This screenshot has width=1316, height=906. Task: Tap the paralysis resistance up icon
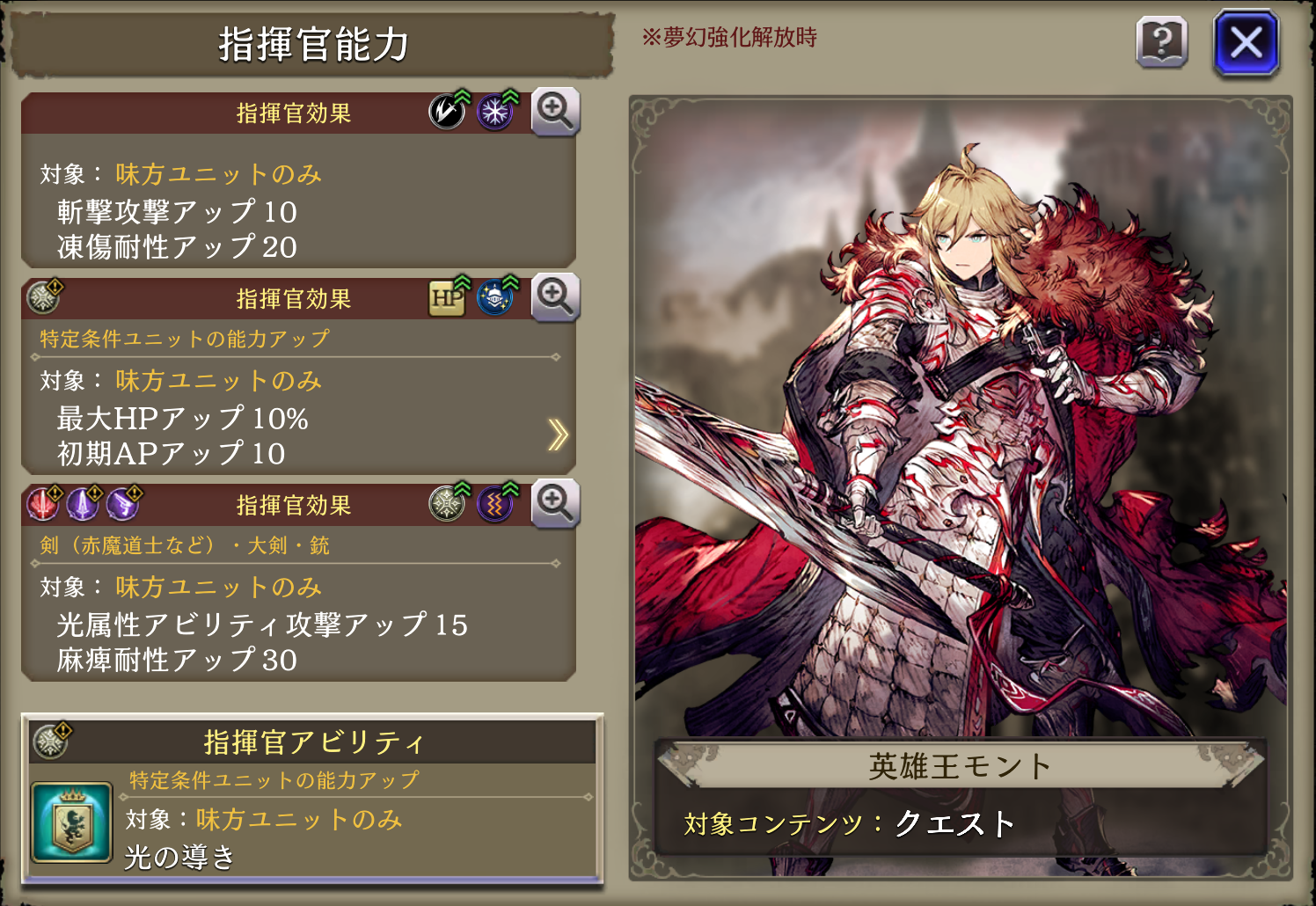tap(496, 504)
